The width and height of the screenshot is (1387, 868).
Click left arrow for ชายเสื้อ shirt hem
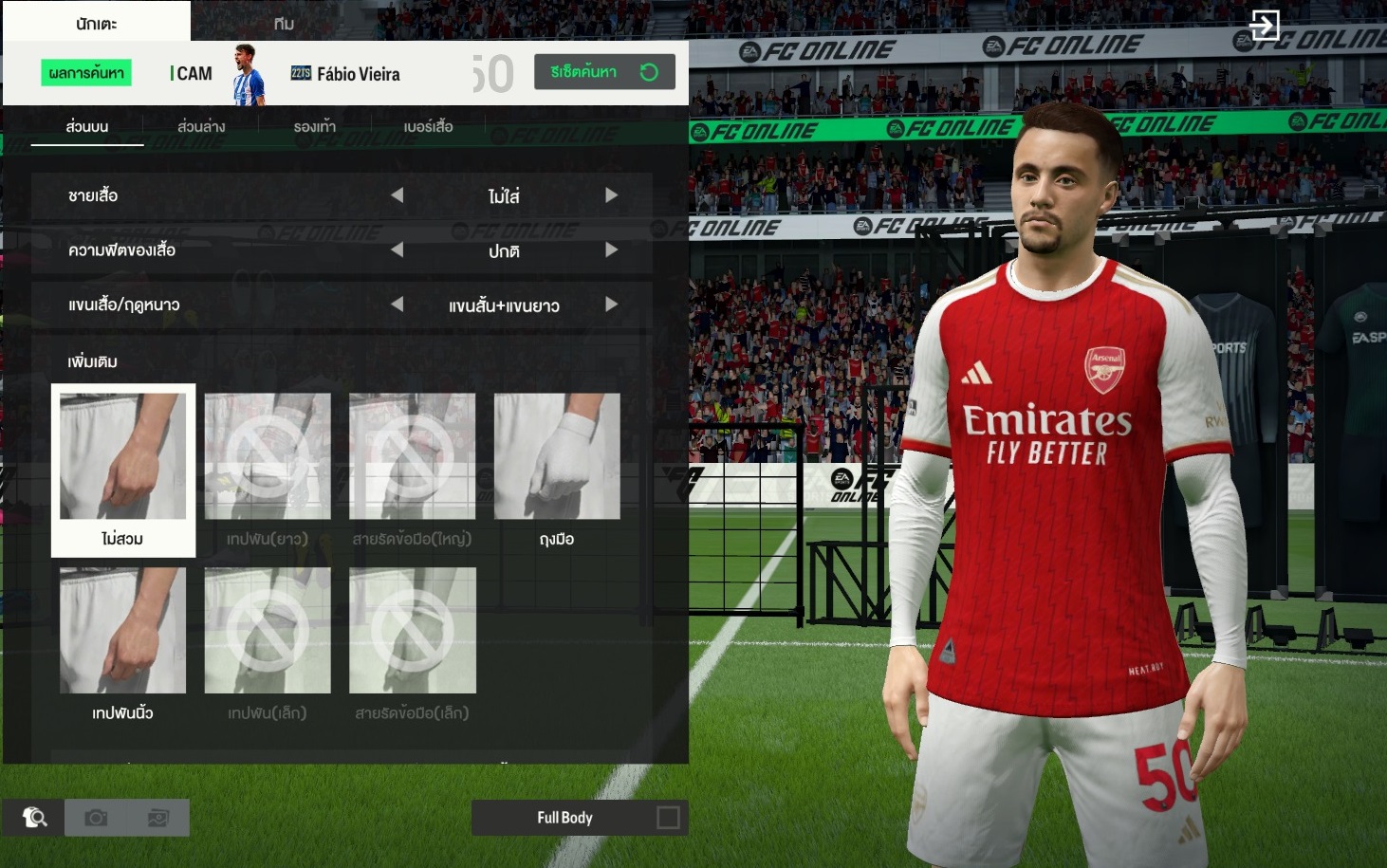[x=398, y=195]
